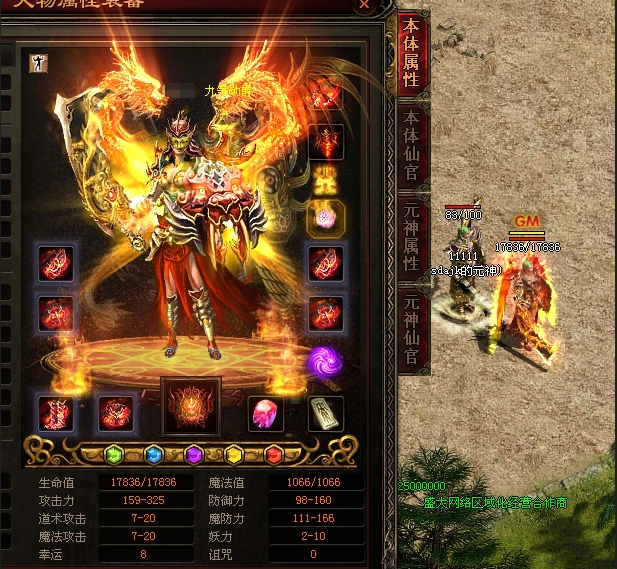
Task: Click the small figure icon in panel corner
Action: pyautogui.click(x=35, y=62)
